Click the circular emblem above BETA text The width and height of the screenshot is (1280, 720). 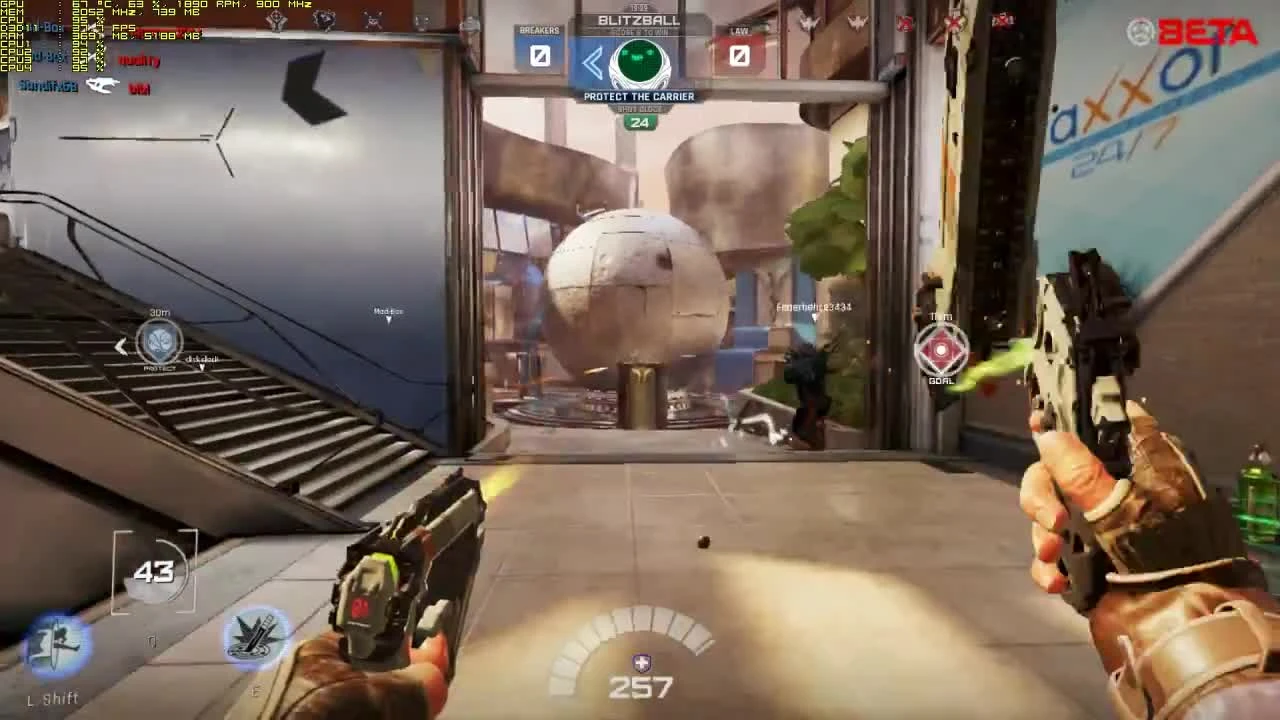click(x=1141, y=30)
